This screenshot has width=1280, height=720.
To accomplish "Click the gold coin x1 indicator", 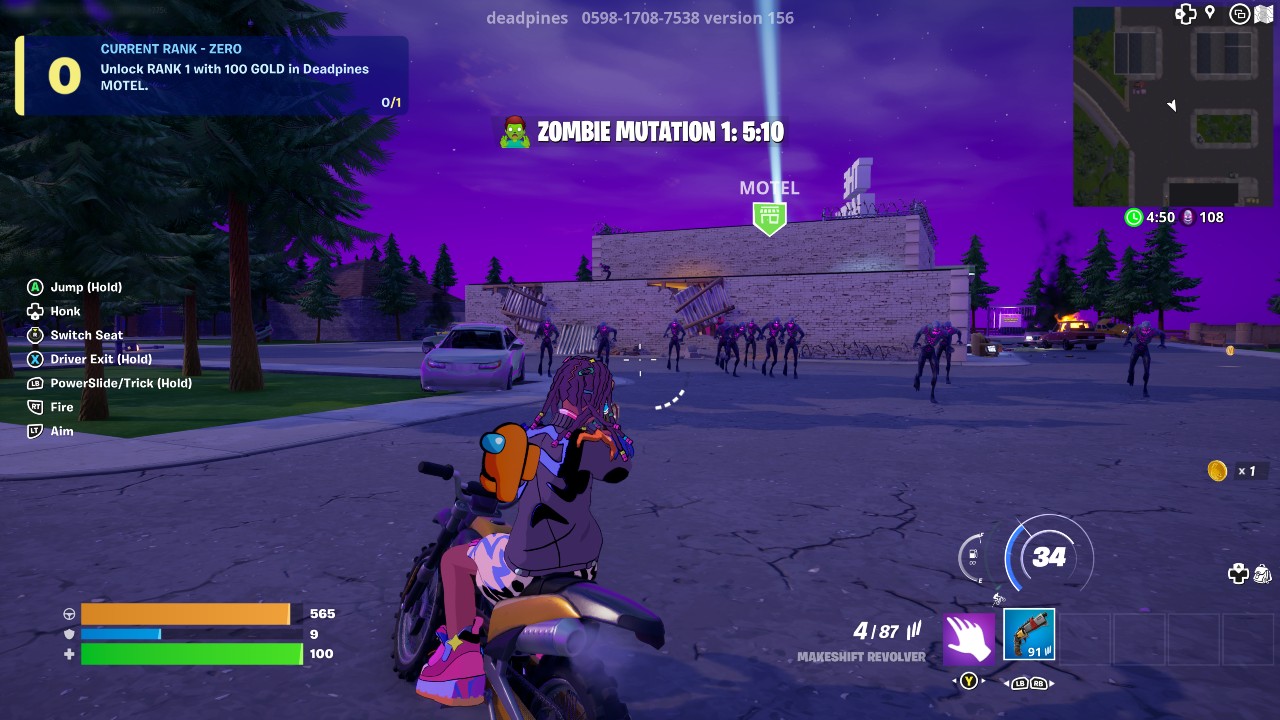I will pos(1228,470).
